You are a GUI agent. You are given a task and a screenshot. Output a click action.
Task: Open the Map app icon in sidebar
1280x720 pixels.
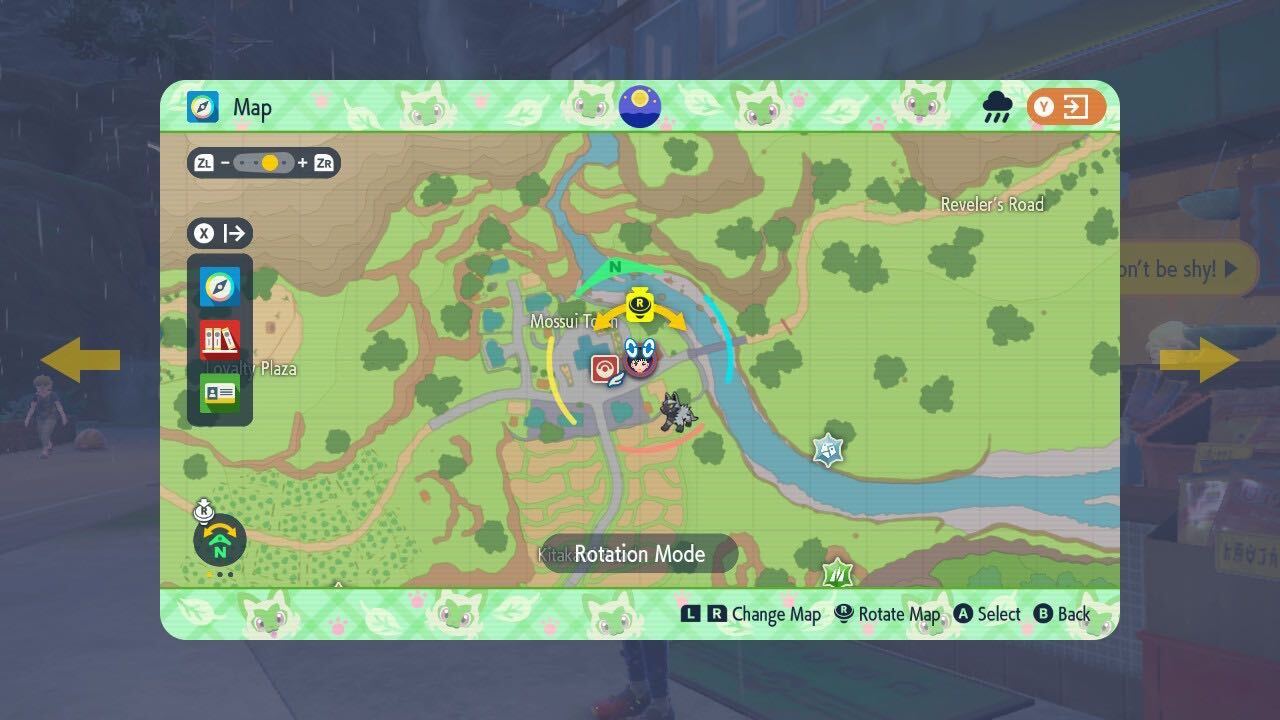pos(219,283)
